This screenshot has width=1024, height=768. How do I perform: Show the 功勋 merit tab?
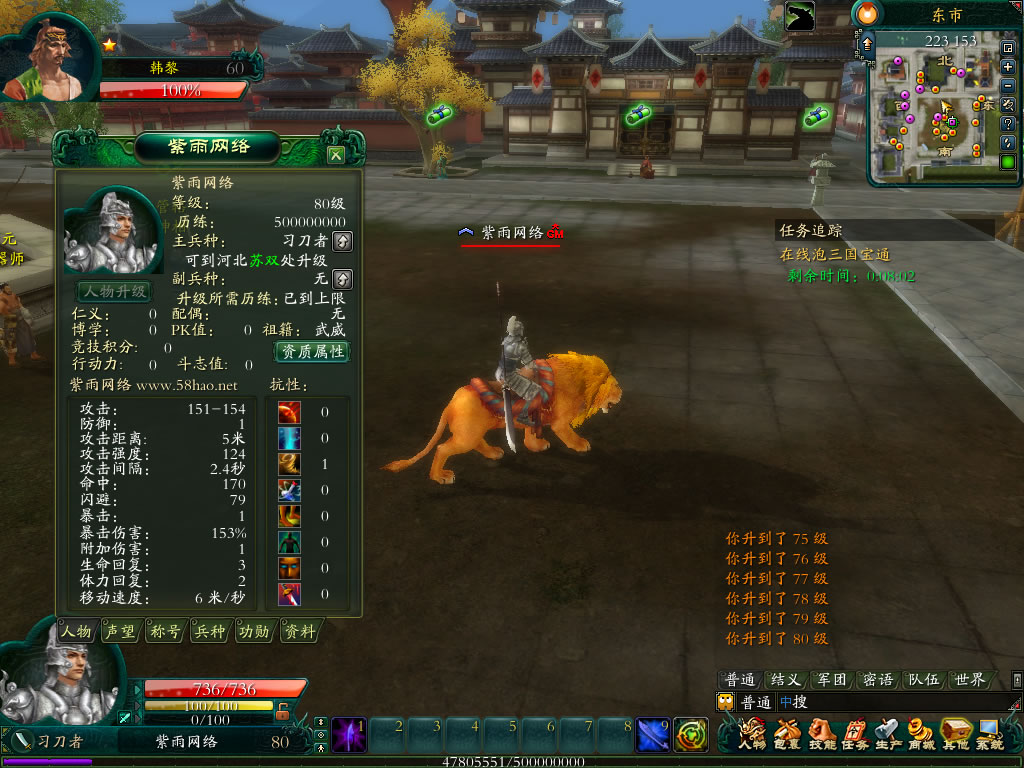pos(254,632)
